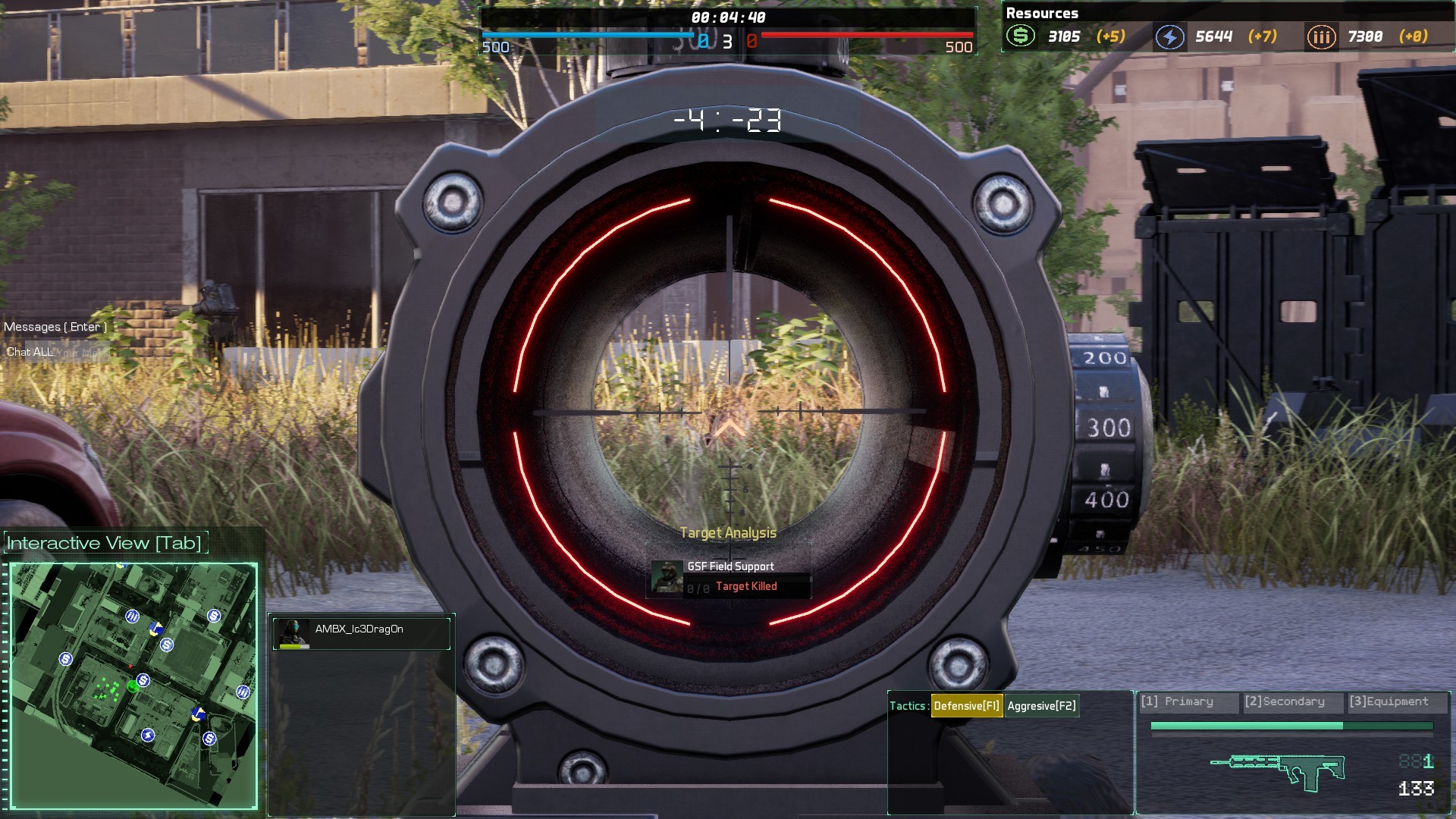1456x819 pixels.
Task: Open the Equipment tab
Action: [1392, 701]
